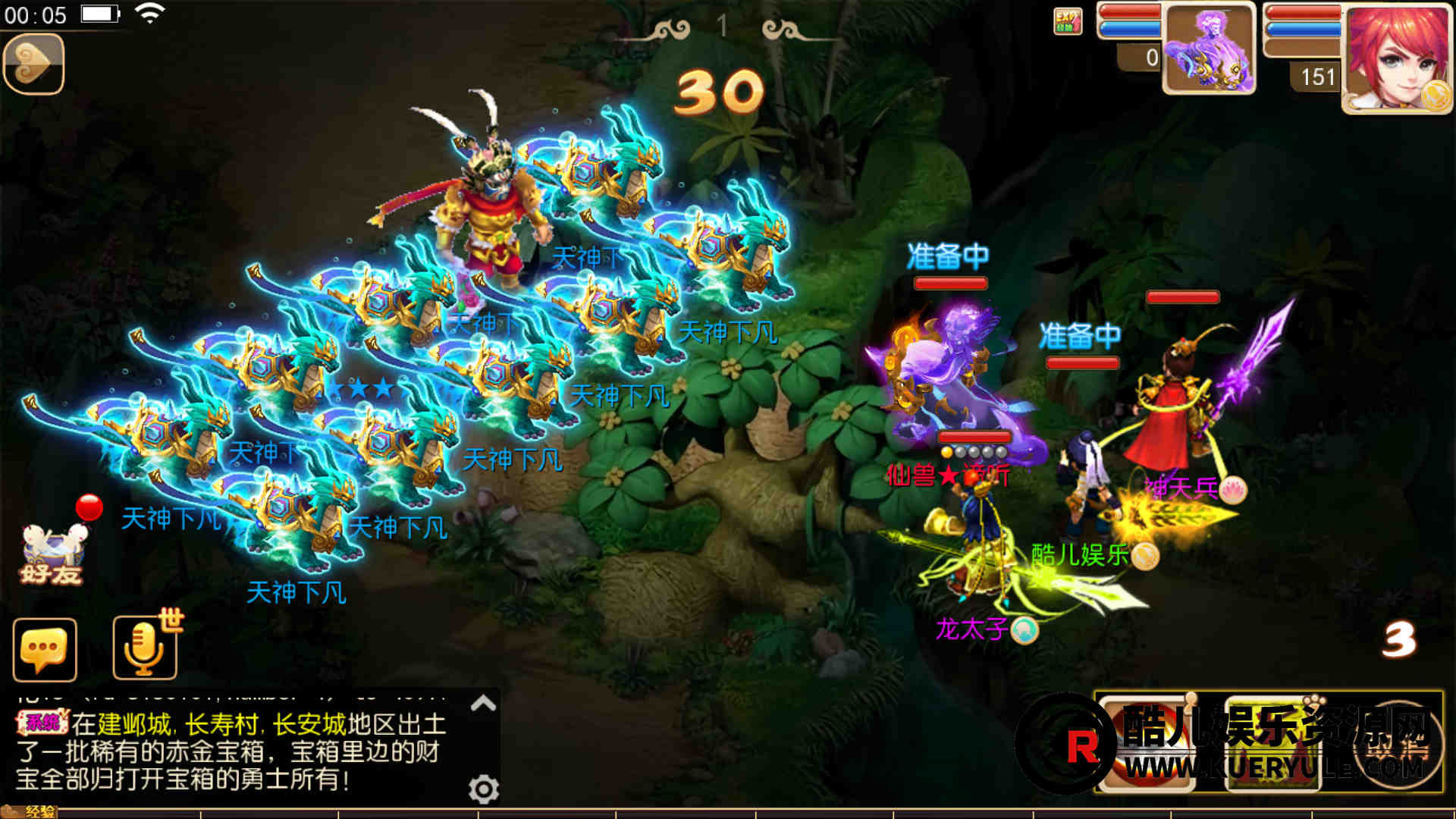Tap the golden heart arrow button
1456x819 pixels.
[x=33, y=64]
